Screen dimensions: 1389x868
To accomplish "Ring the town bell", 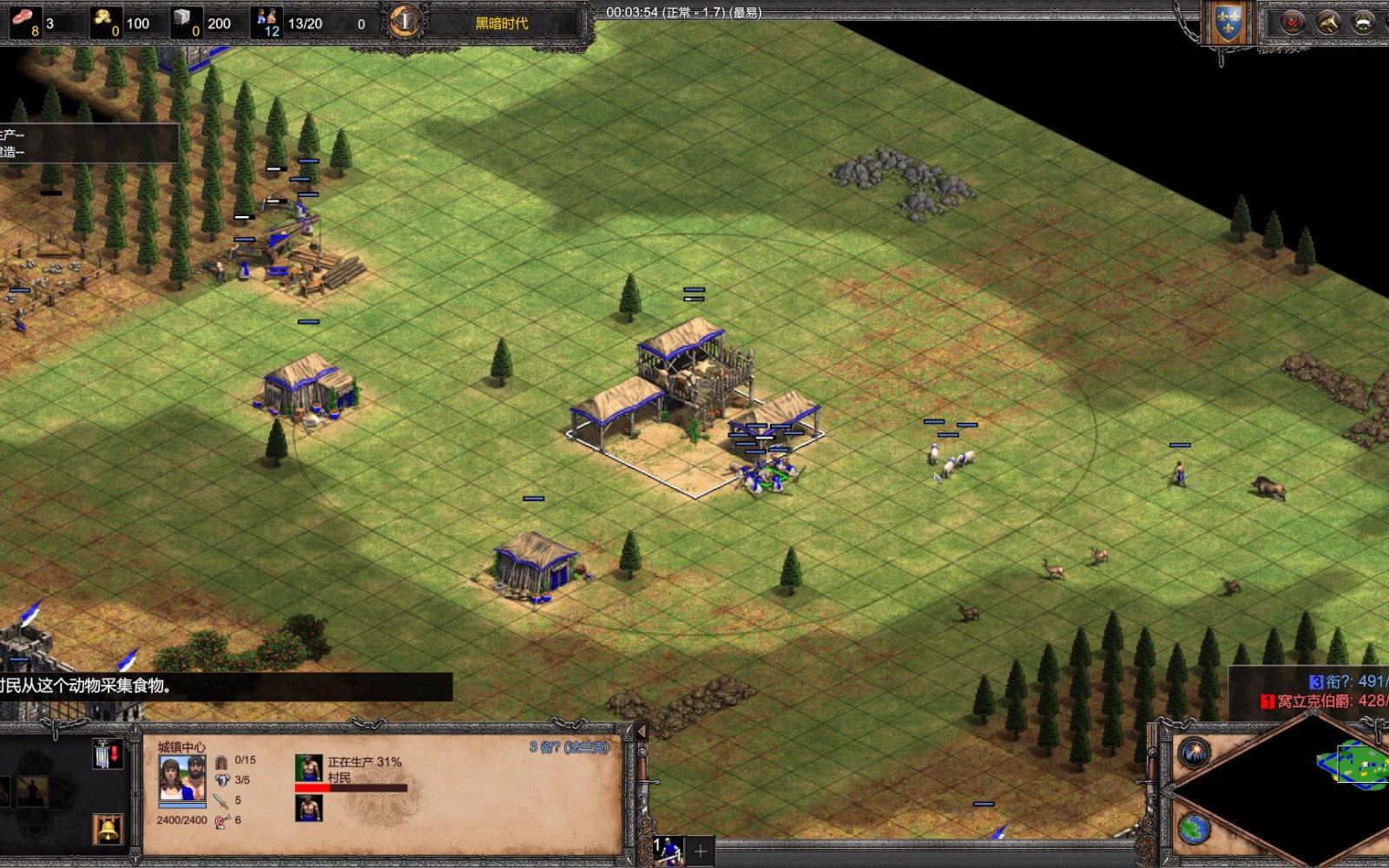I will [108, 830].
